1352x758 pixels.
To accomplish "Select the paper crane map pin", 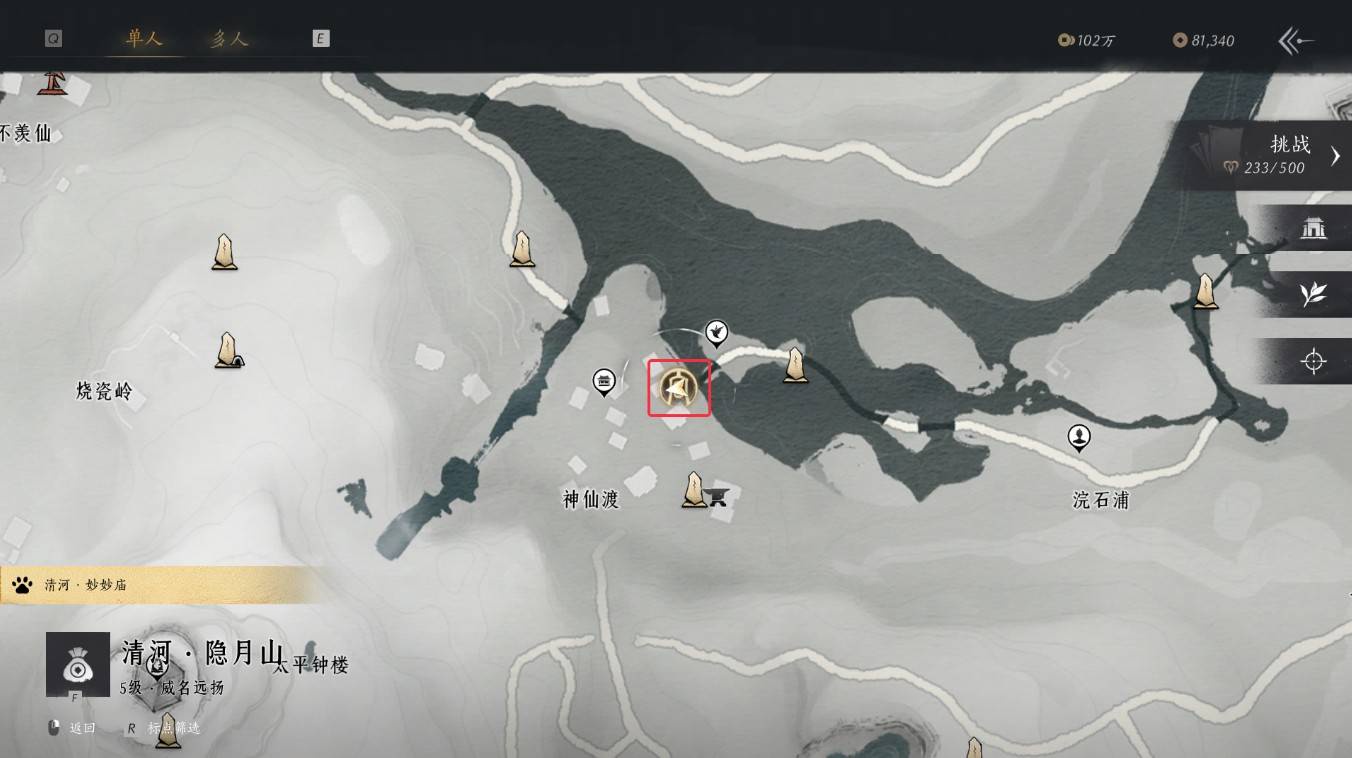I will click(716, 330).
